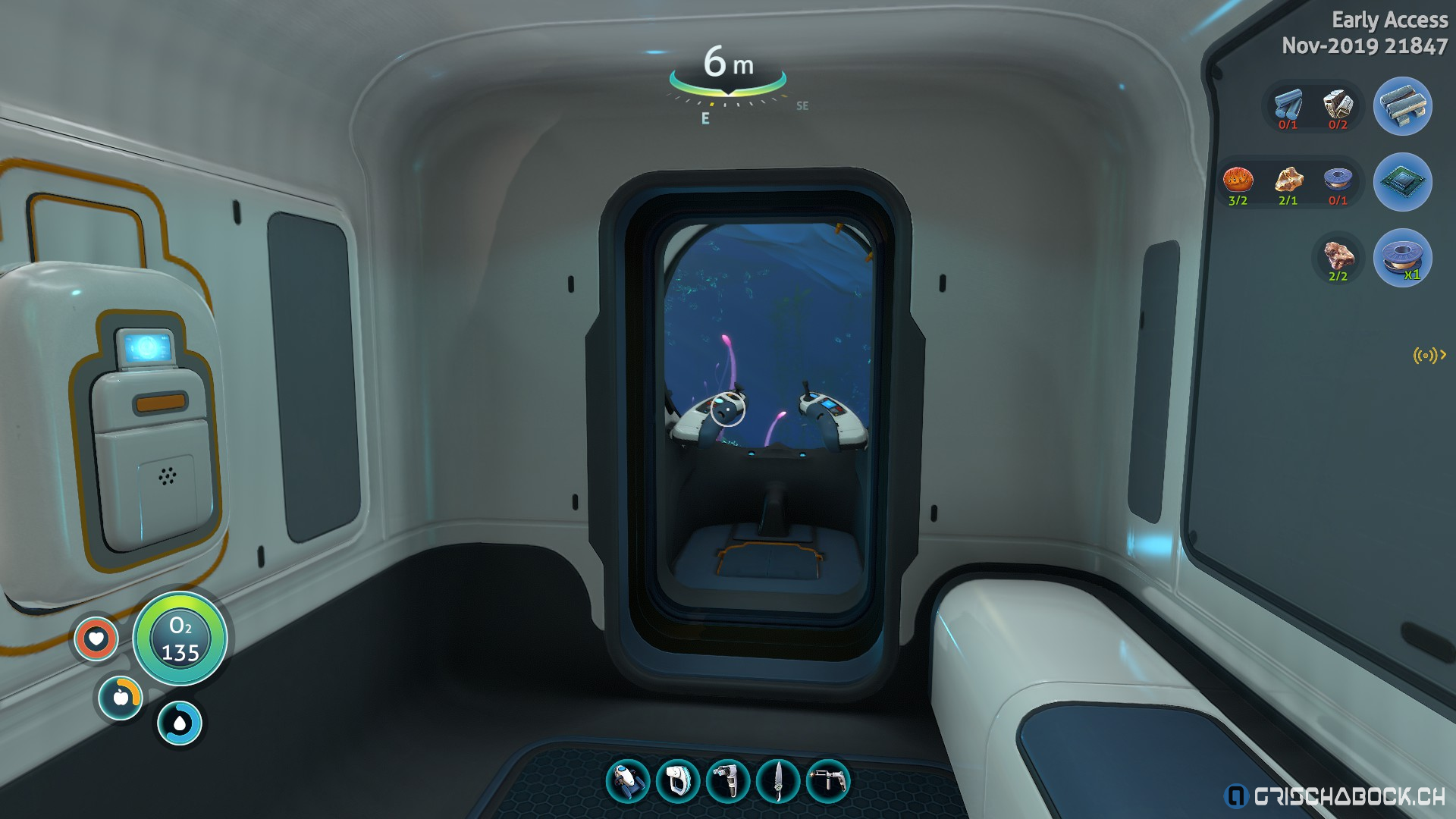Click the gold ore ingredient icon
Screen dimensions: 1456x819
[1288, 180]
